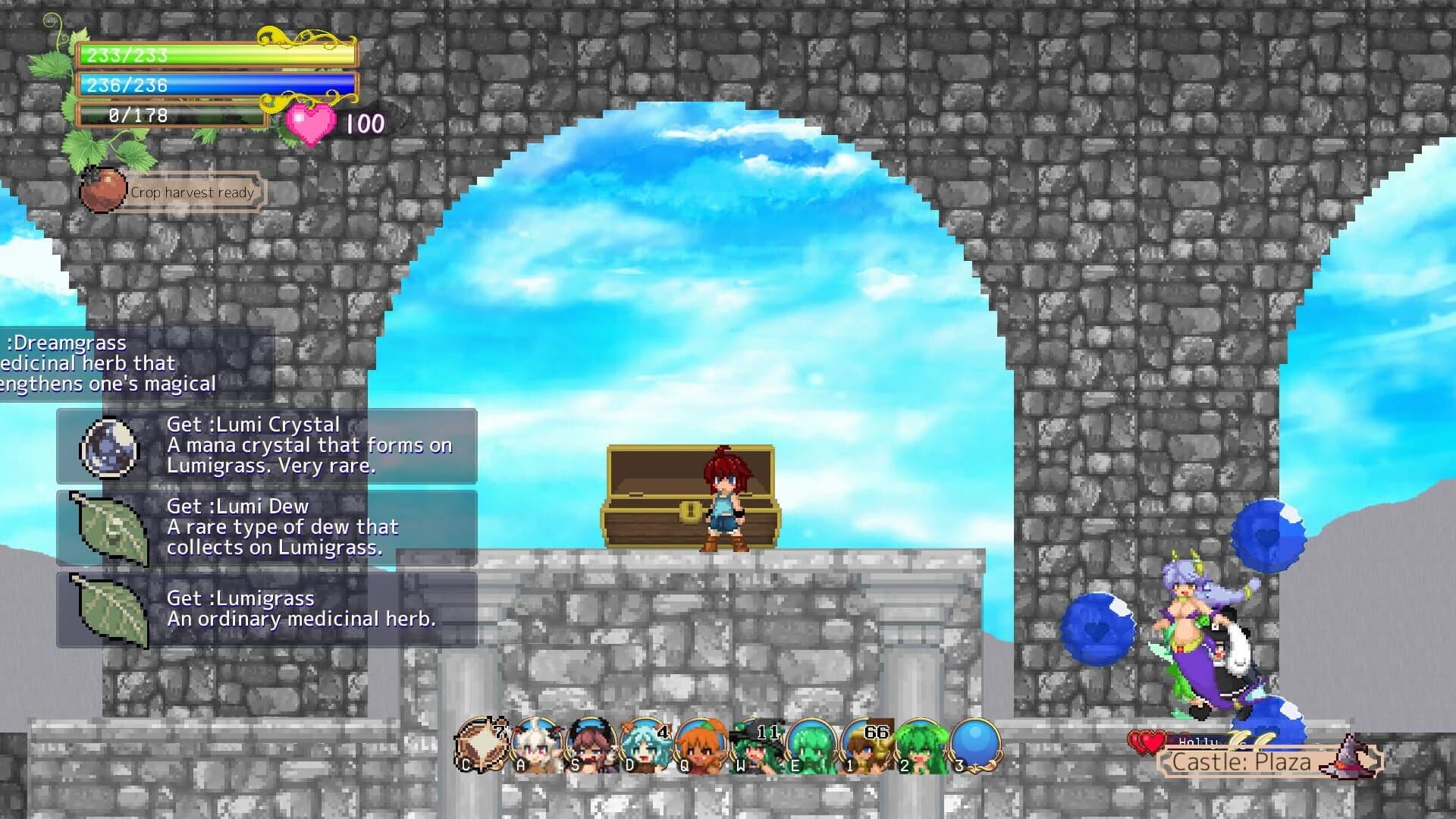Click the green HP bar showing 233/233
The width and height of the screenshot is (1456, 819).
(x=212, y=53)
